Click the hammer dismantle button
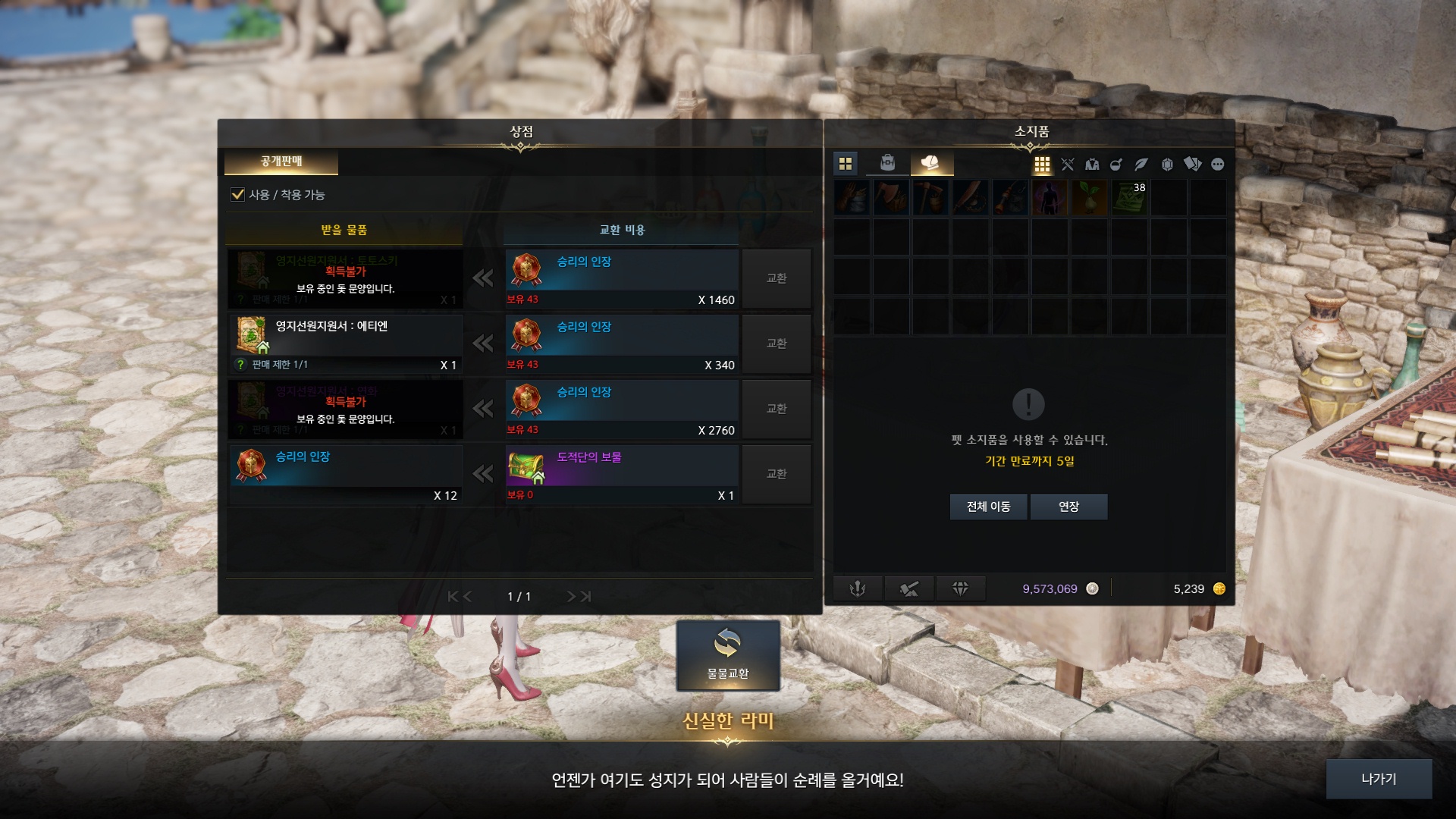Viewport: 1456px width, 819px height. click(x=908, y=588)
